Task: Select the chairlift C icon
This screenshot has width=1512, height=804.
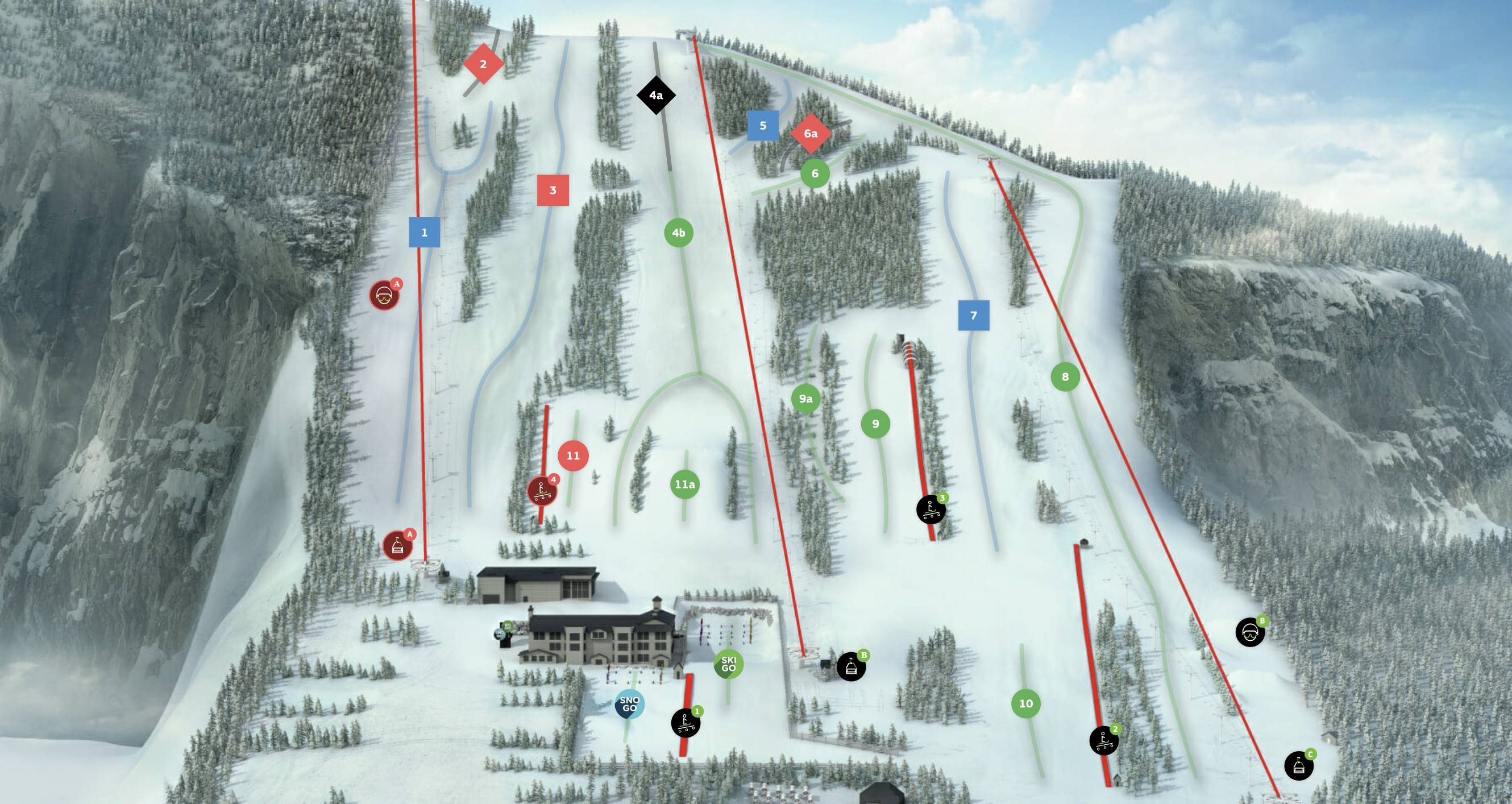Action: [x=1298, y=766]
